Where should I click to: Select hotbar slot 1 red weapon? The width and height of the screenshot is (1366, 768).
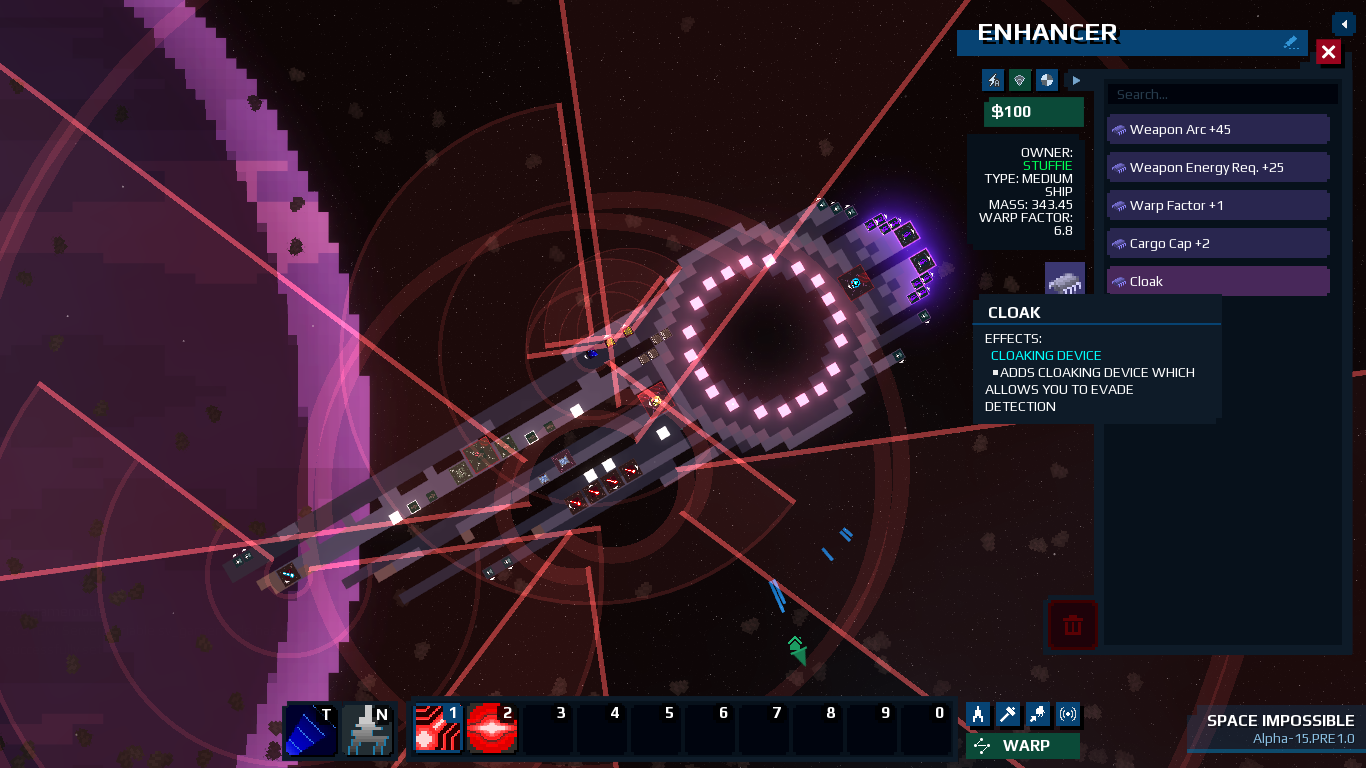pos(438,728)
